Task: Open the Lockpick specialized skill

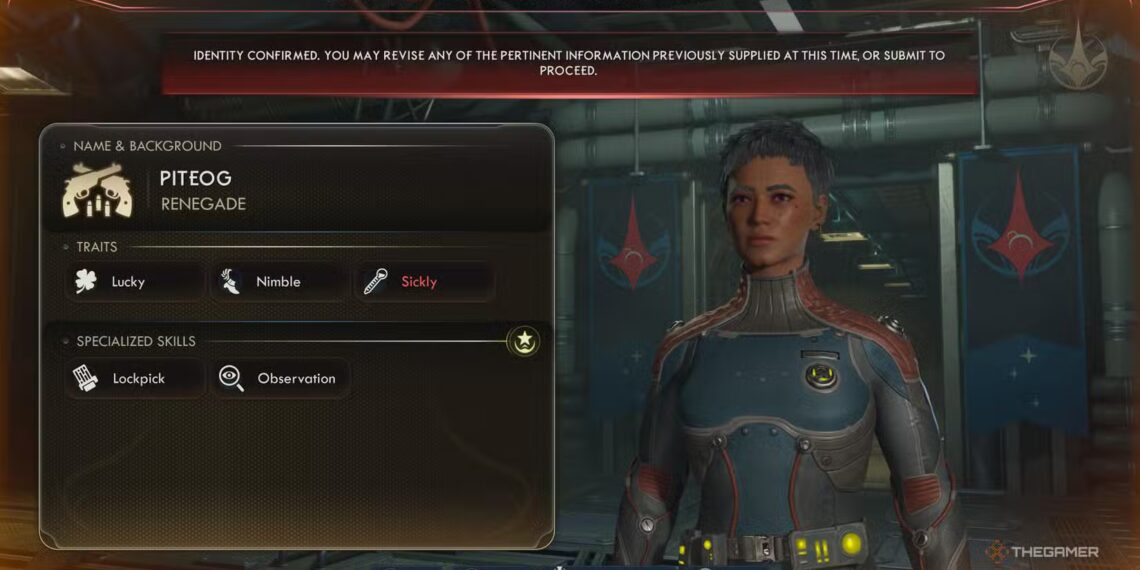Action: 136,379
